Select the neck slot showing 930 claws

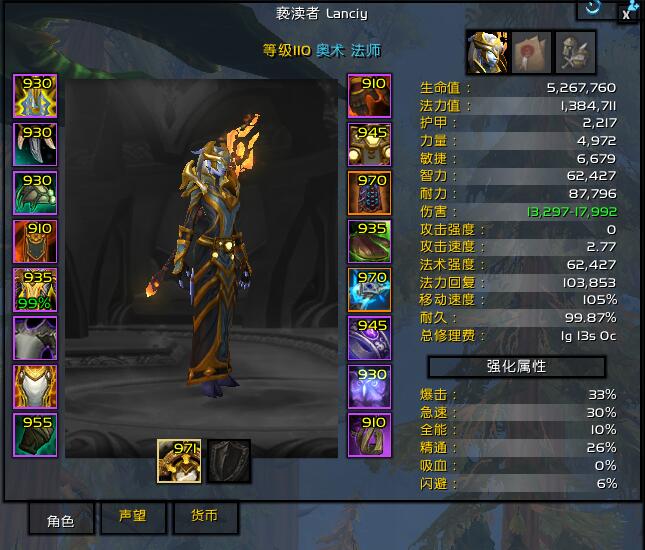(x=36, y=144)
